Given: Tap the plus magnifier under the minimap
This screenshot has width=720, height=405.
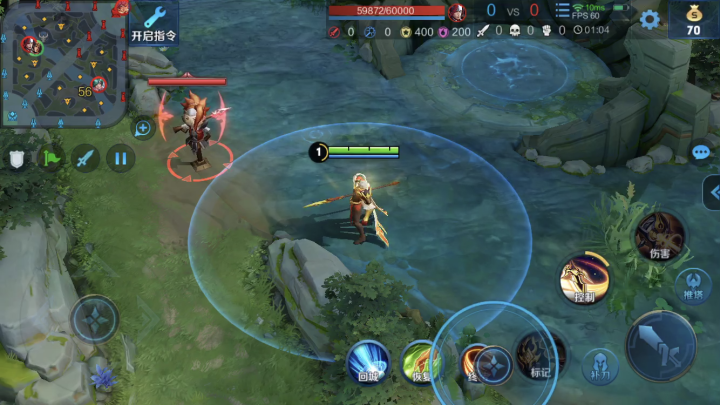Looking at the screenshot, I should click(x=143, y=128).
